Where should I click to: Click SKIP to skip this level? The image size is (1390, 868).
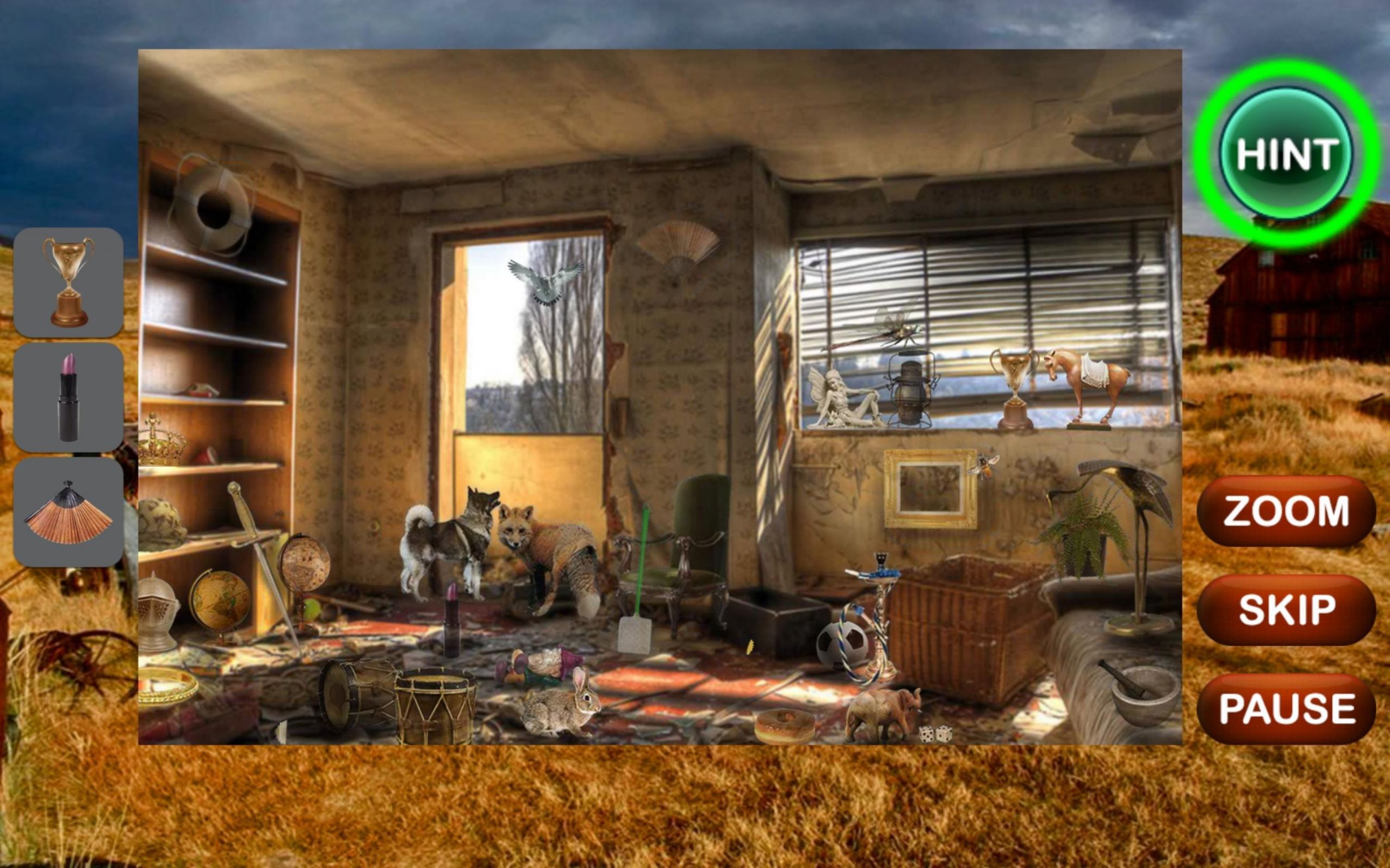[x=1286, y=609]
